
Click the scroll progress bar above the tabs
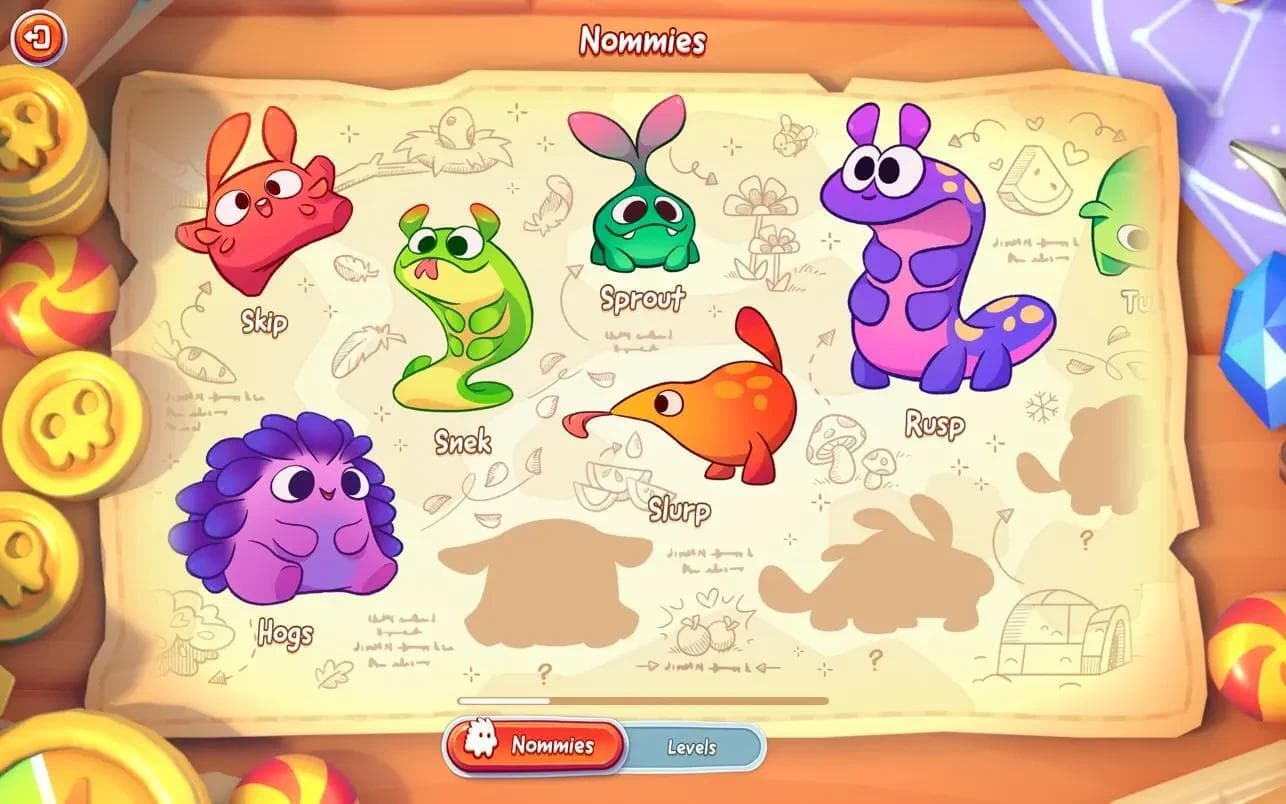pyautogui.click(x=640, y=700)
